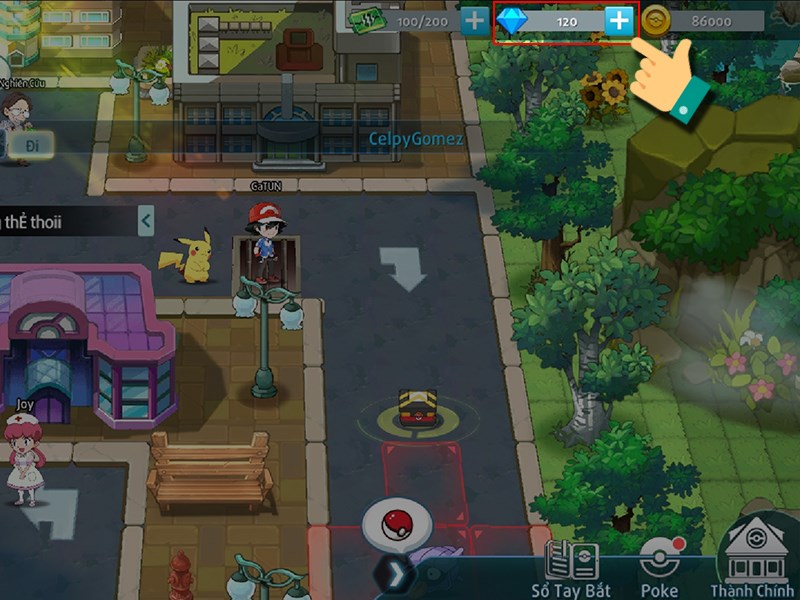Collapse the chat panel with the left arrow
Screen dimensions: 800x600
click(x=146, y=220)
